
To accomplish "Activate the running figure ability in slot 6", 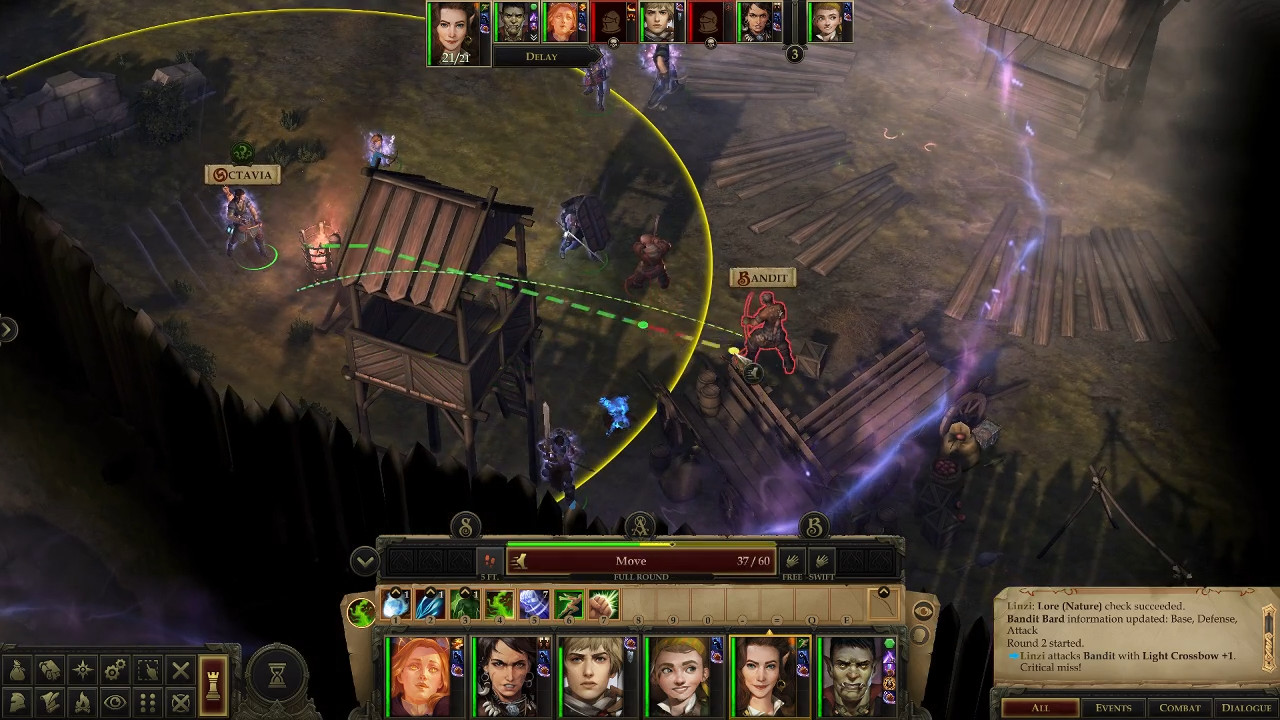I will 568,605.
